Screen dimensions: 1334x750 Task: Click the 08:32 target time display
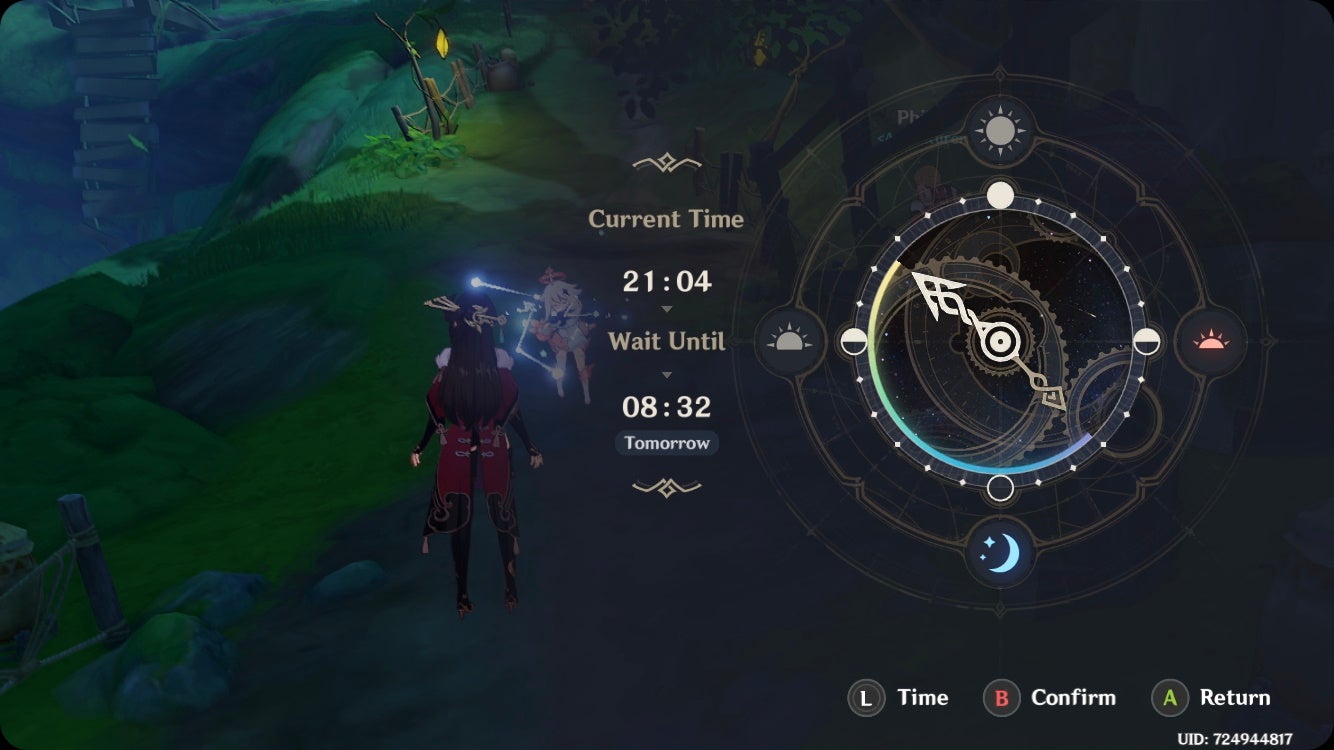pyautogui.click(x=667, y=407)
